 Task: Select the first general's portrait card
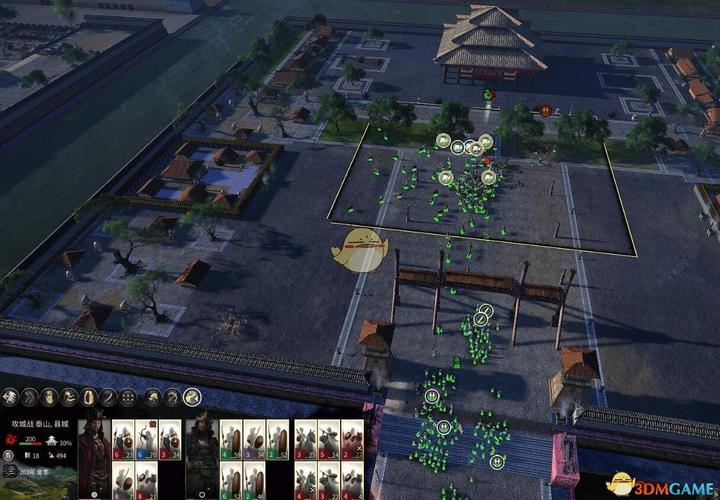94,455
